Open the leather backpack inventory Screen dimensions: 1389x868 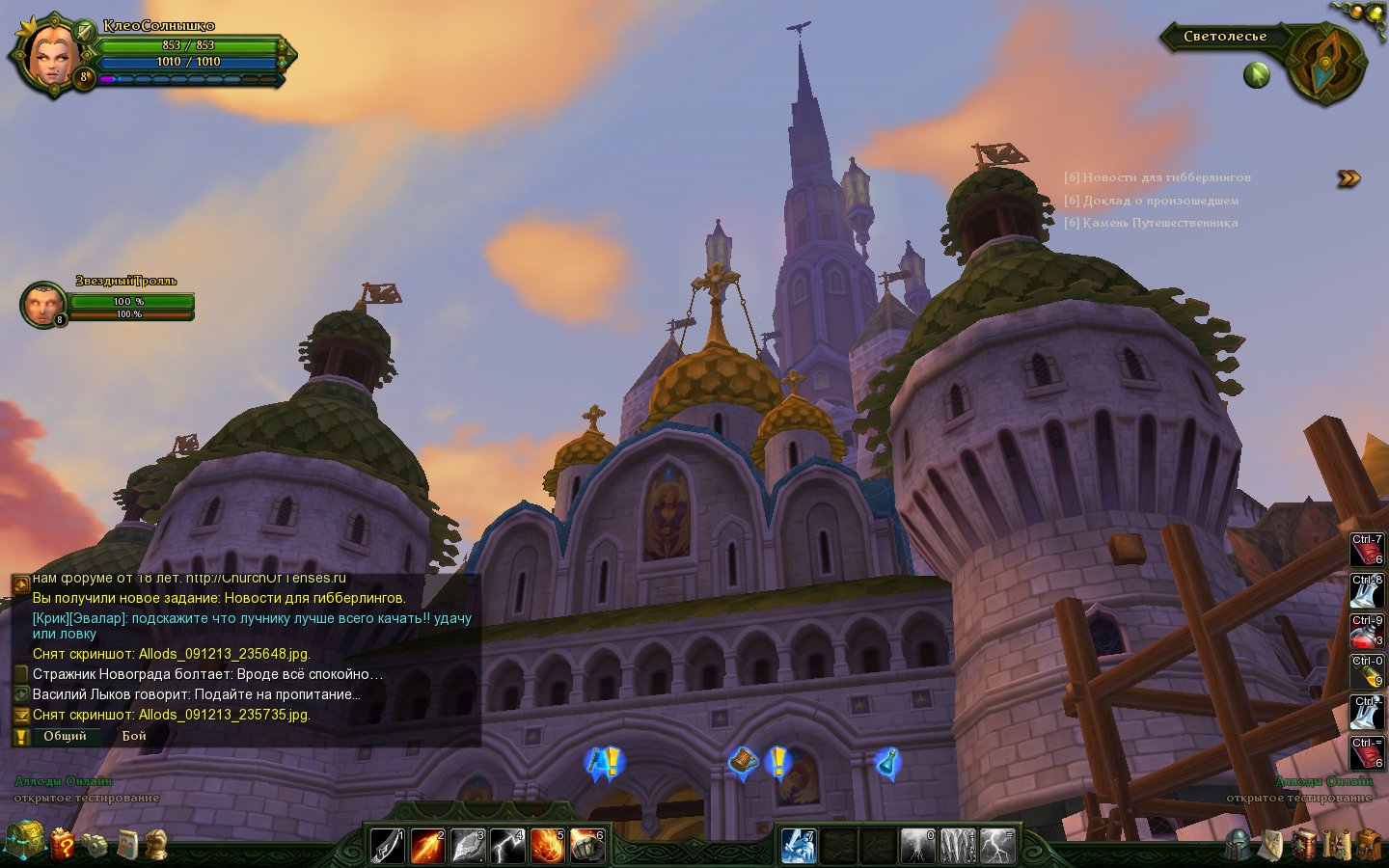(x=1369, y=845)
